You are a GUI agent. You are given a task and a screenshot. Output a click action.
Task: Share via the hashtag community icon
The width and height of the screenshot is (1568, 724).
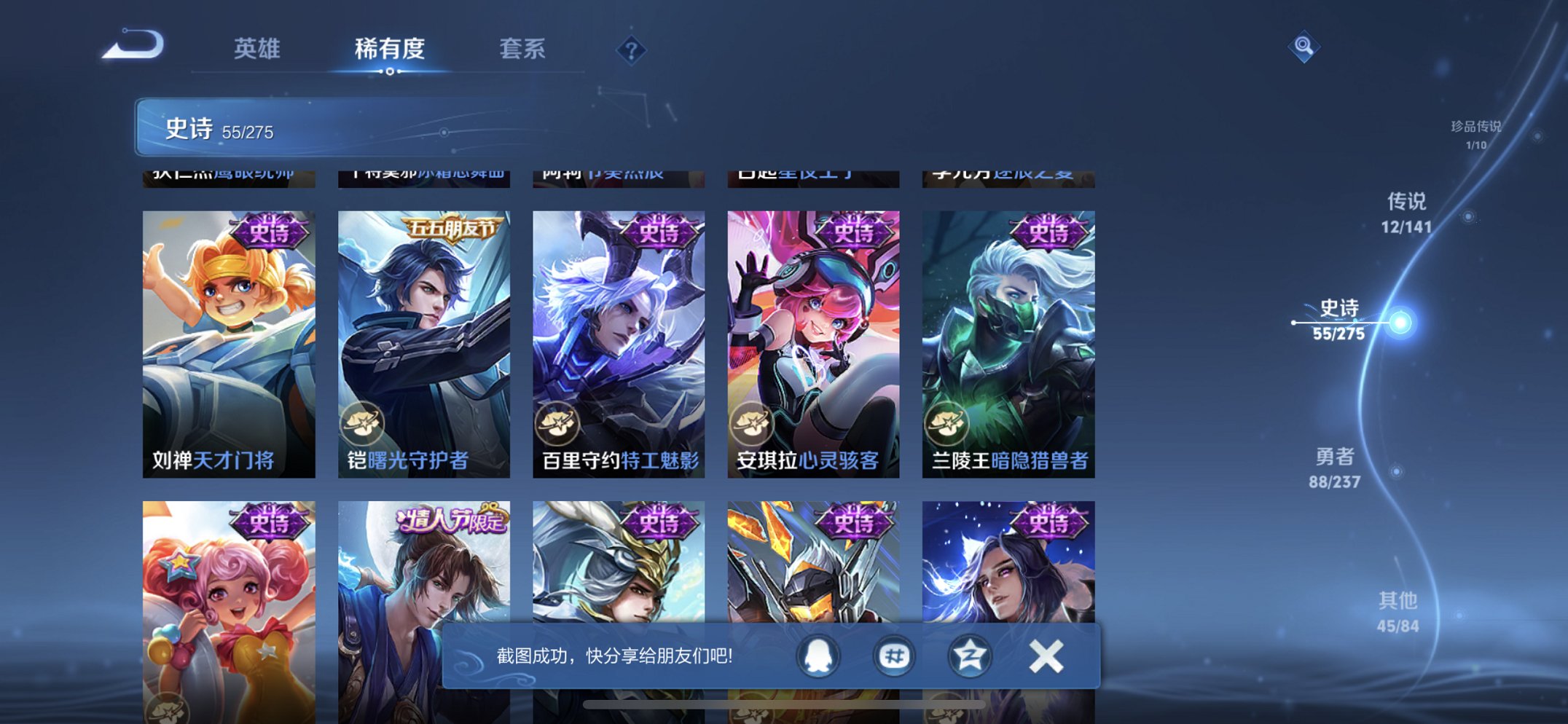tap(893, 655)
